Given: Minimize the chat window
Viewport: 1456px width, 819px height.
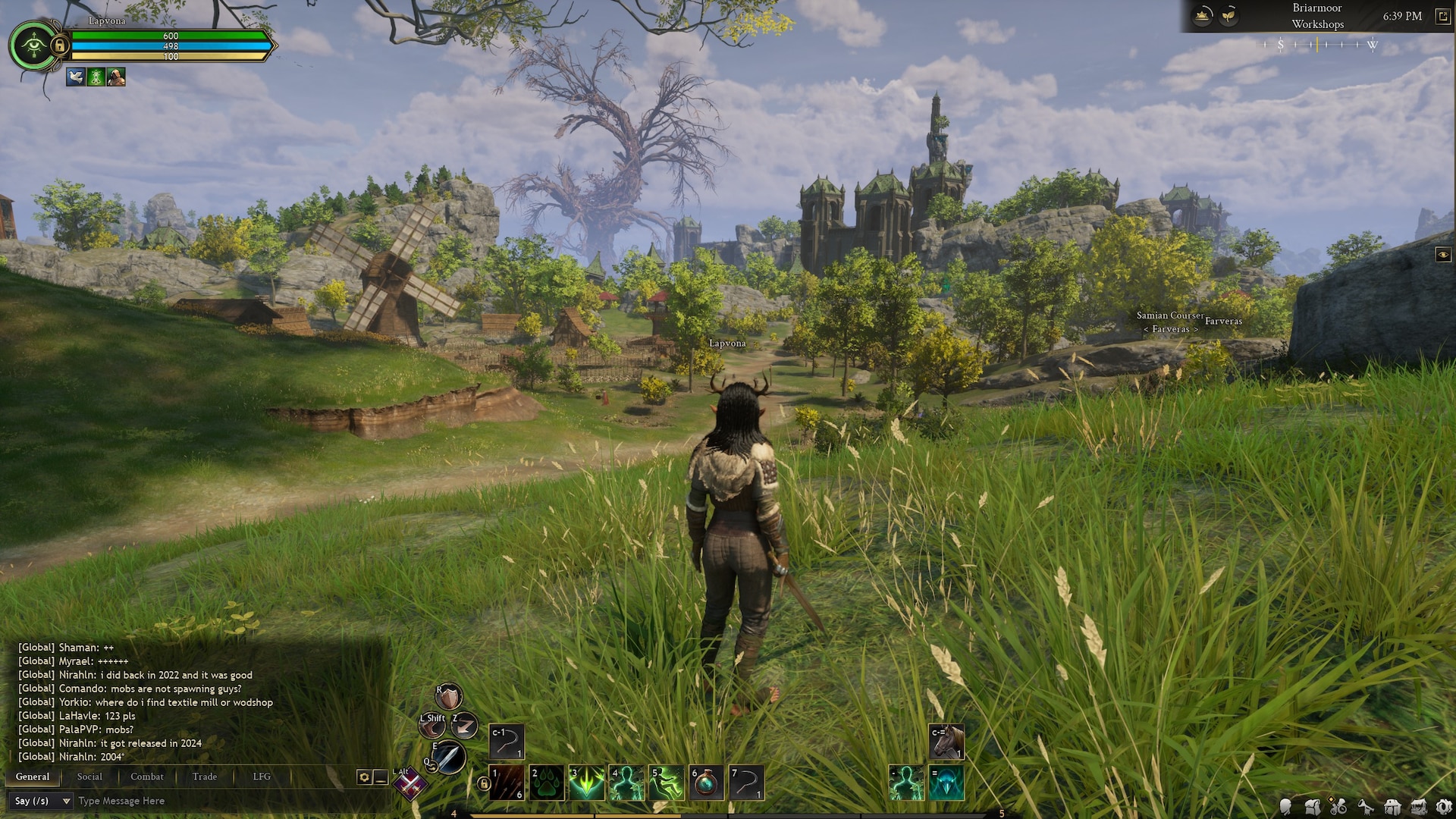Looking at the screenshot, I should click(x=381, y=777).
